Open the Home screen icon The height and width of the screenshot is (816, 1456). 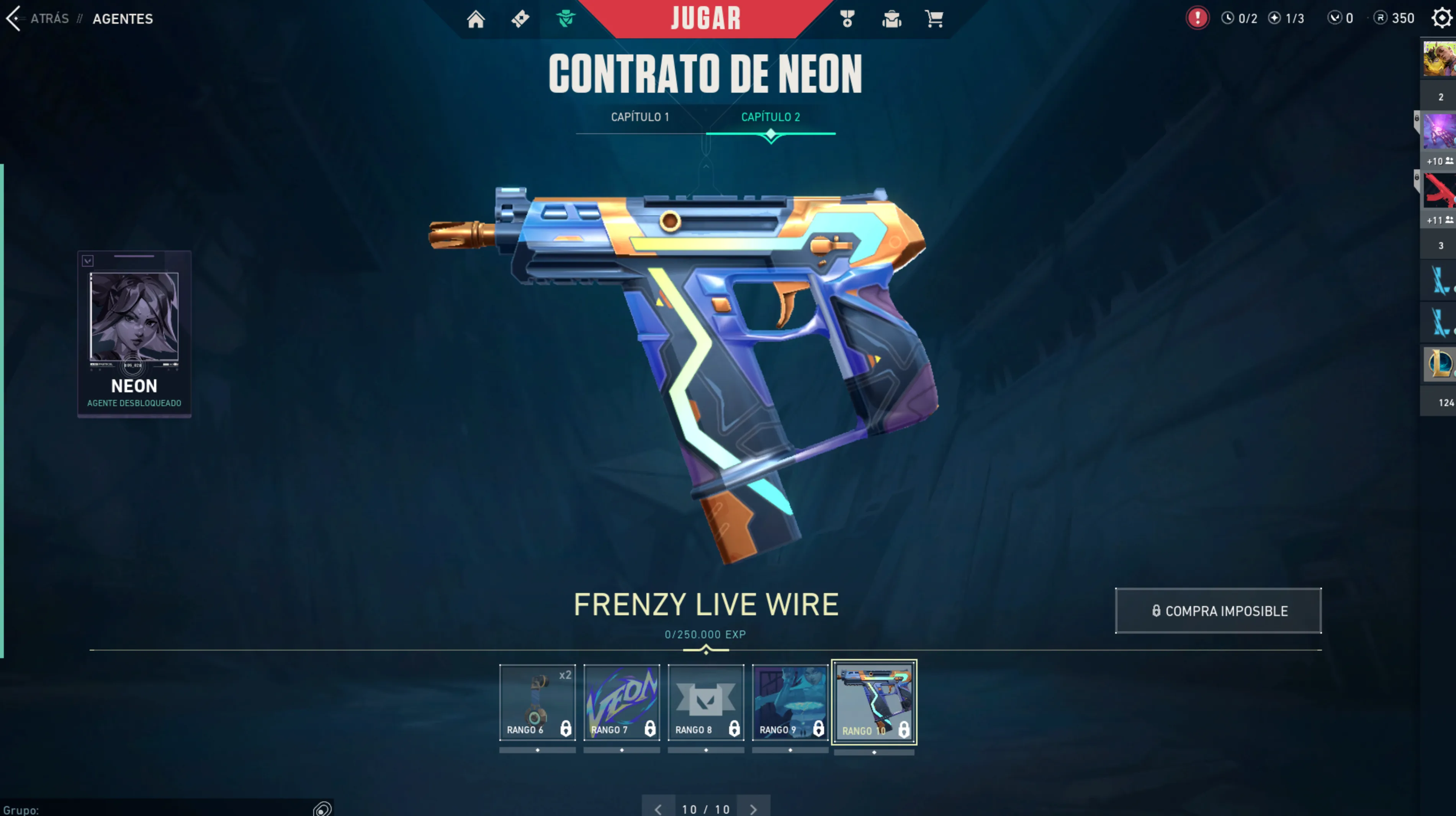(476, 19)
